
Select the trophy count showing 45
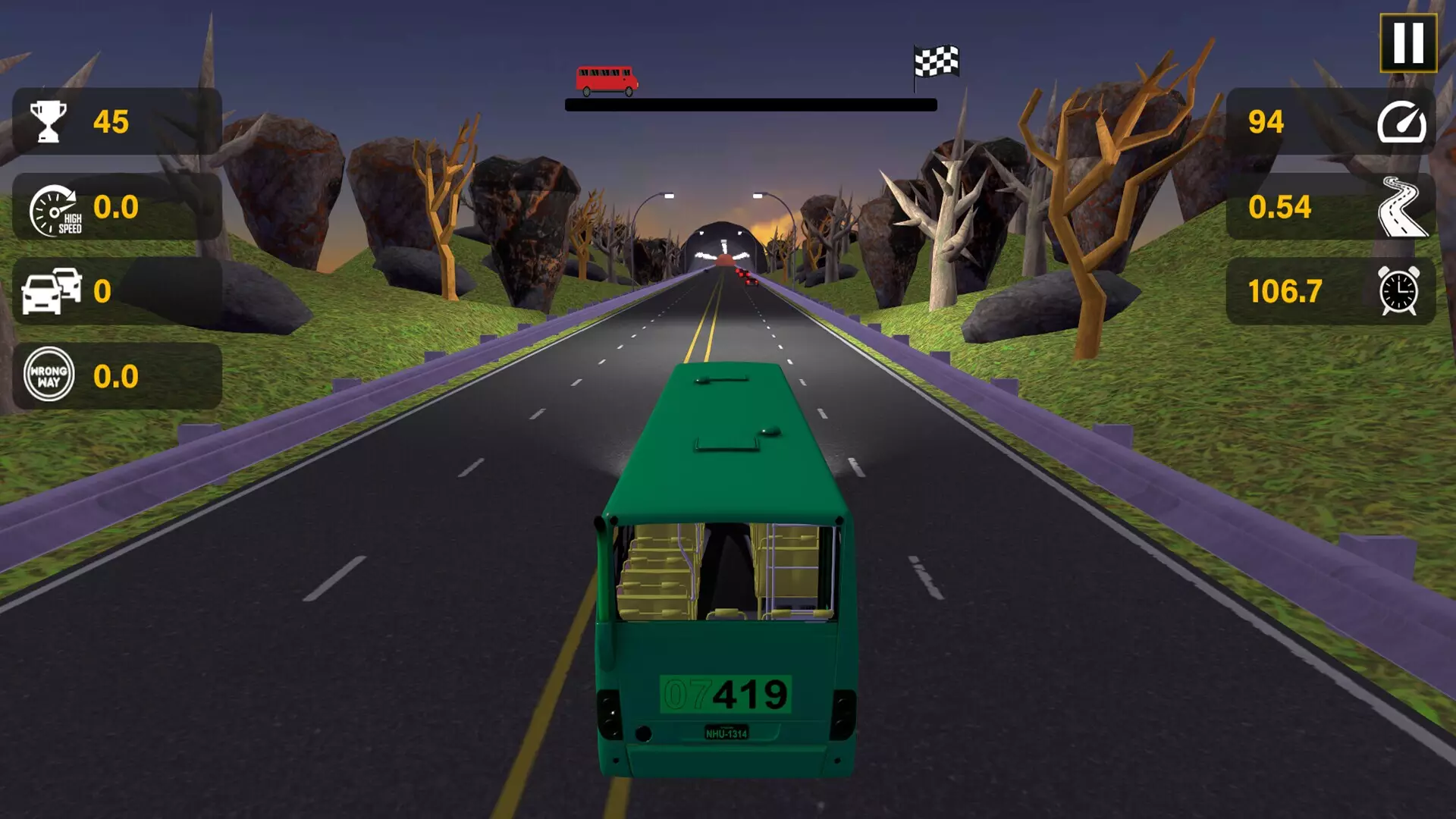(x=111, y=120)
